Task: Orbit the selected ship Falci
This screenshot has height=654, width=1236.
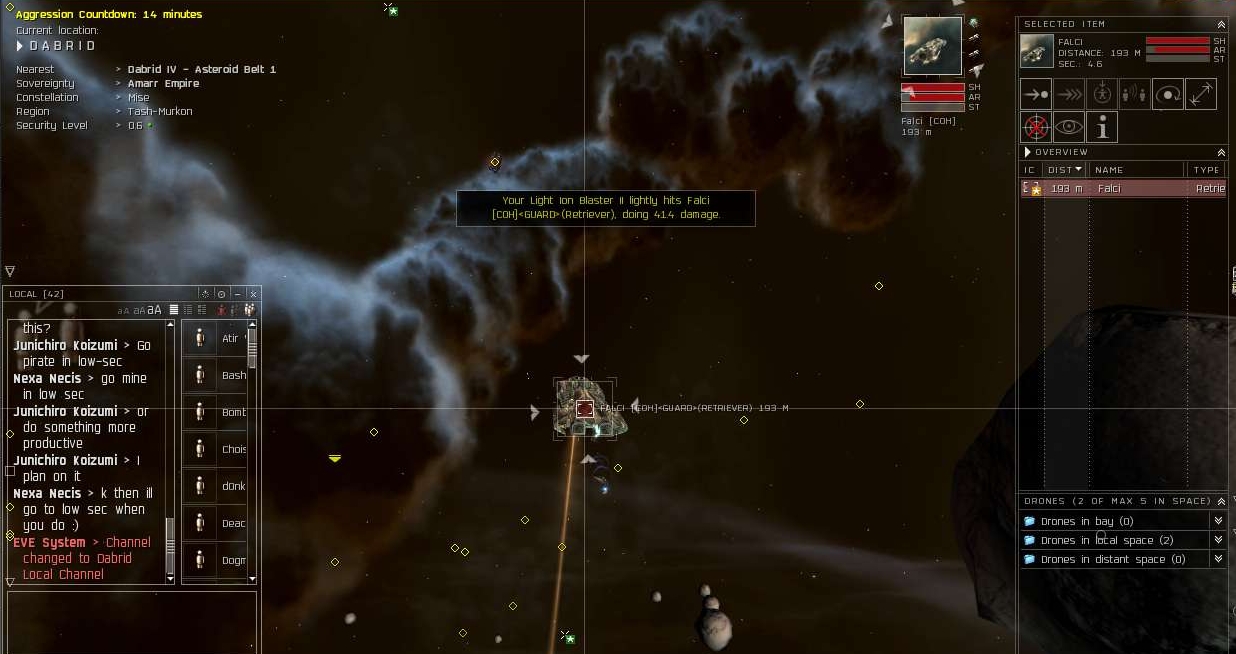Action: point(1168,94)
